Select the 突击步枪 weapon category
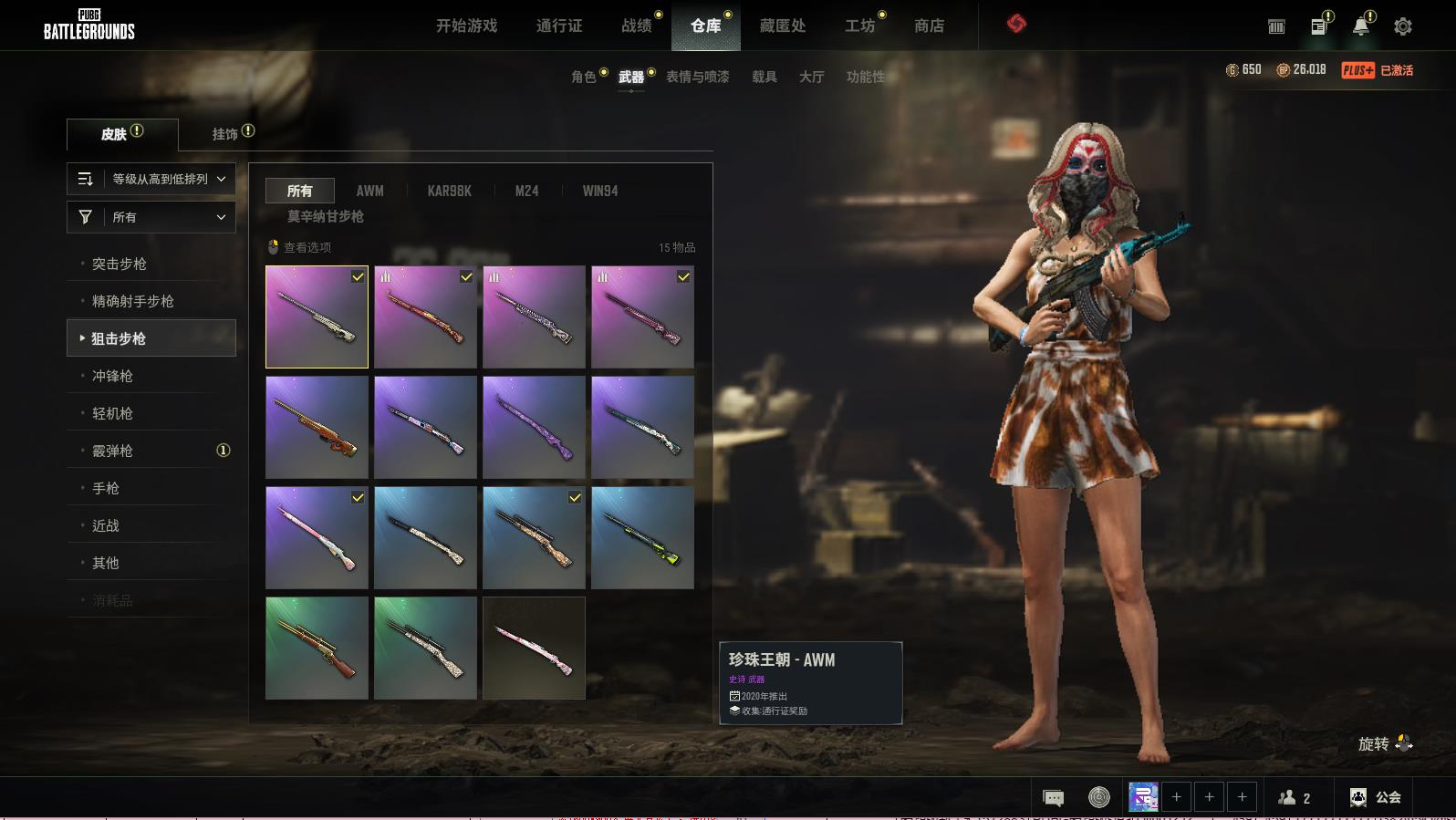 tap(120, 264)
